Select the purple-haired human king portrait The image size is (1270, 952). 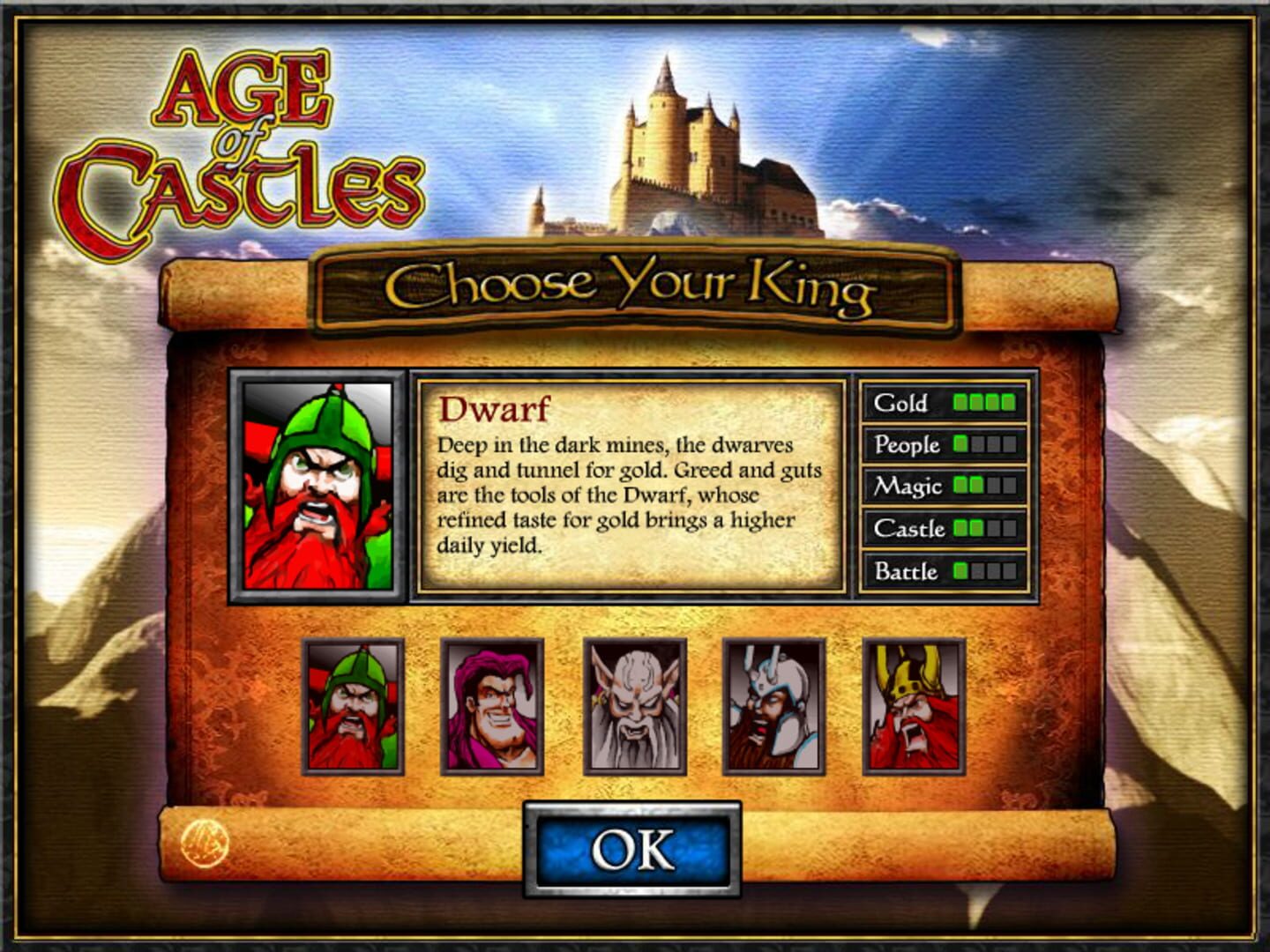(494, 705)
